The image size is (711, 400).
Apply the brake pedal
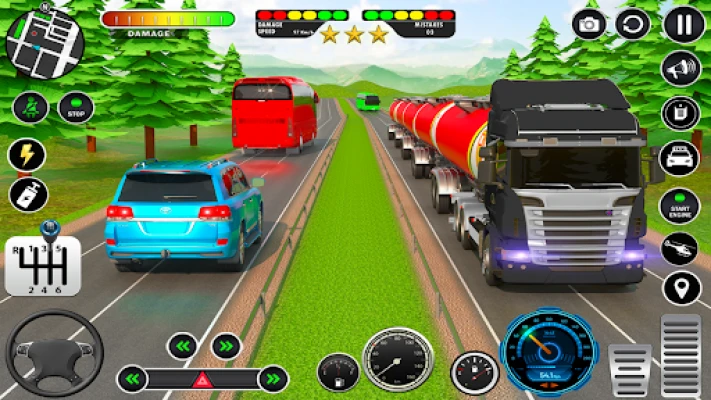click(630, 368)
